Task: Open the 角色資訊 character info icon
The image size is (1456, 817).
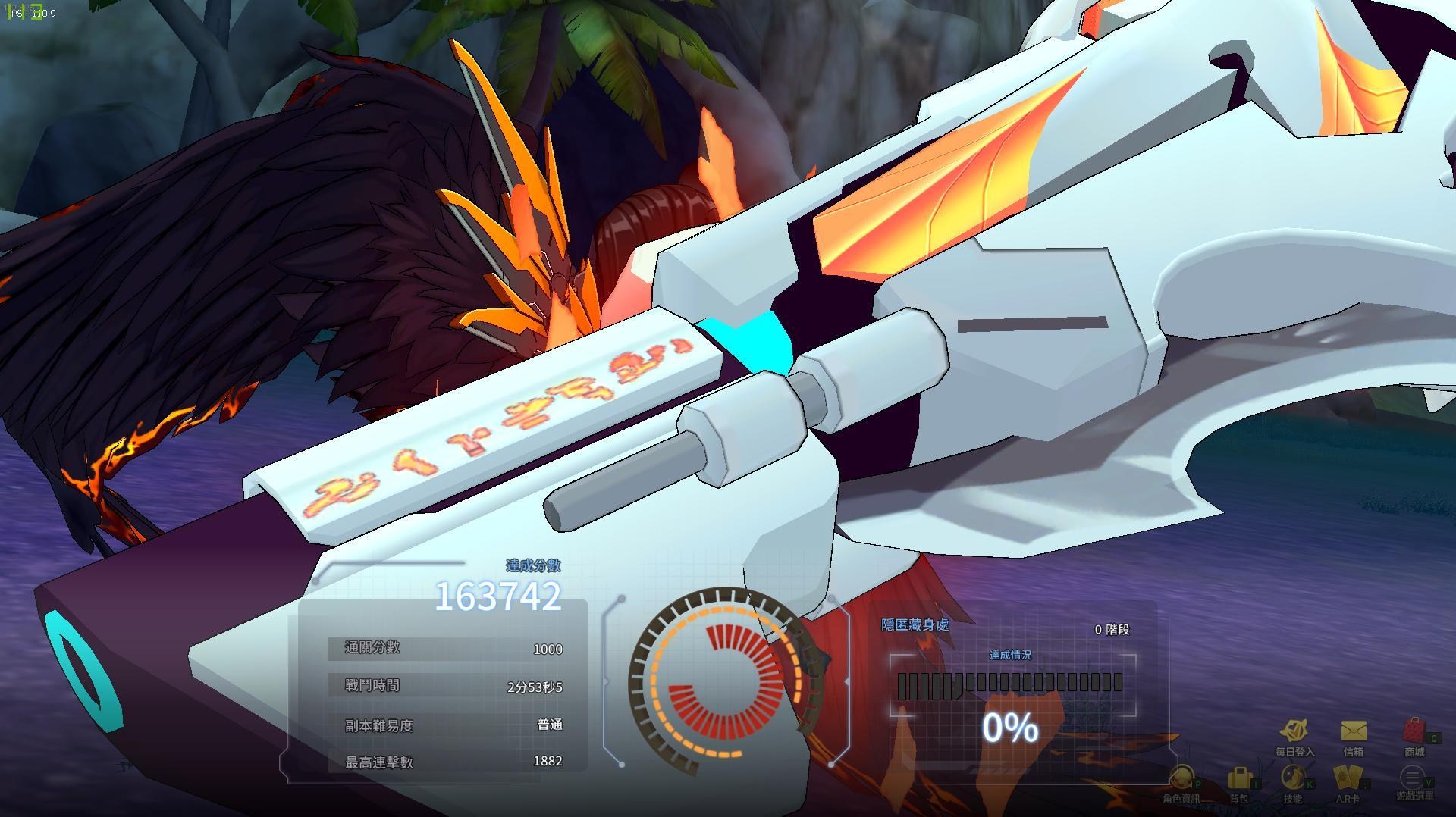Action: tap(1183, 777)
